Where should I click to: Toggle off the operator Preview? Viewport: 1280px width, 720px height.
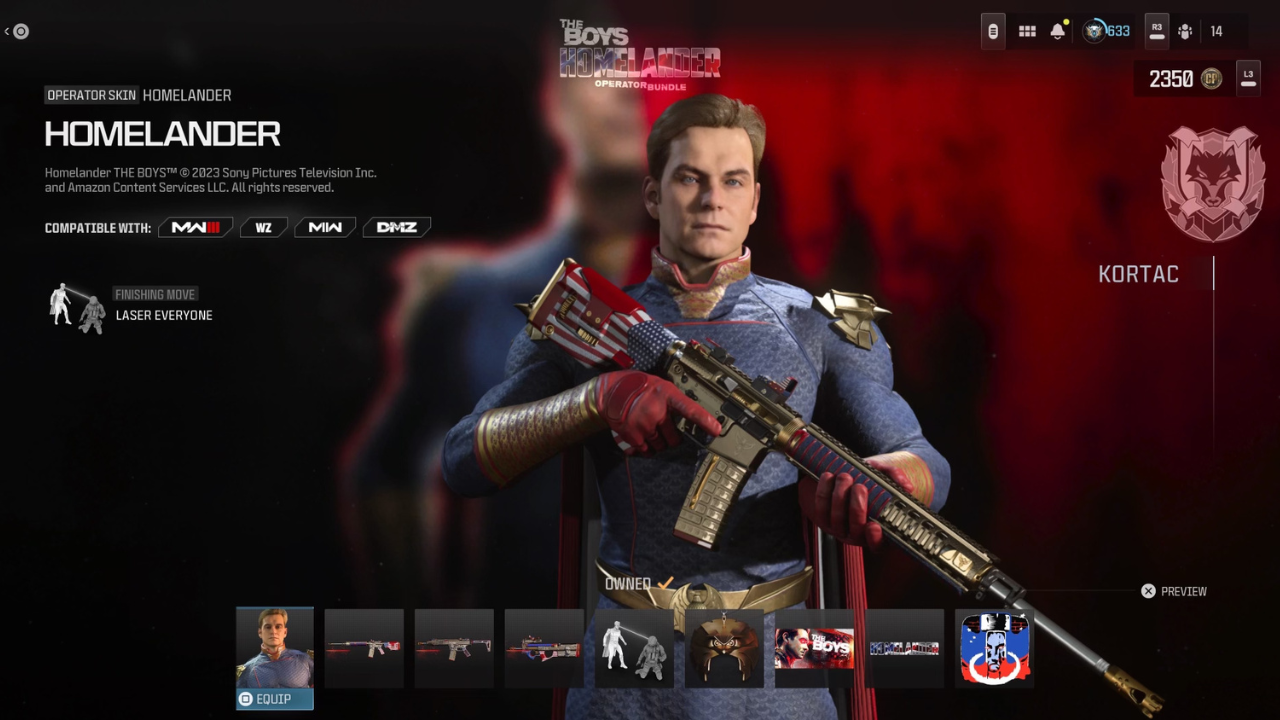[1148, 591]
